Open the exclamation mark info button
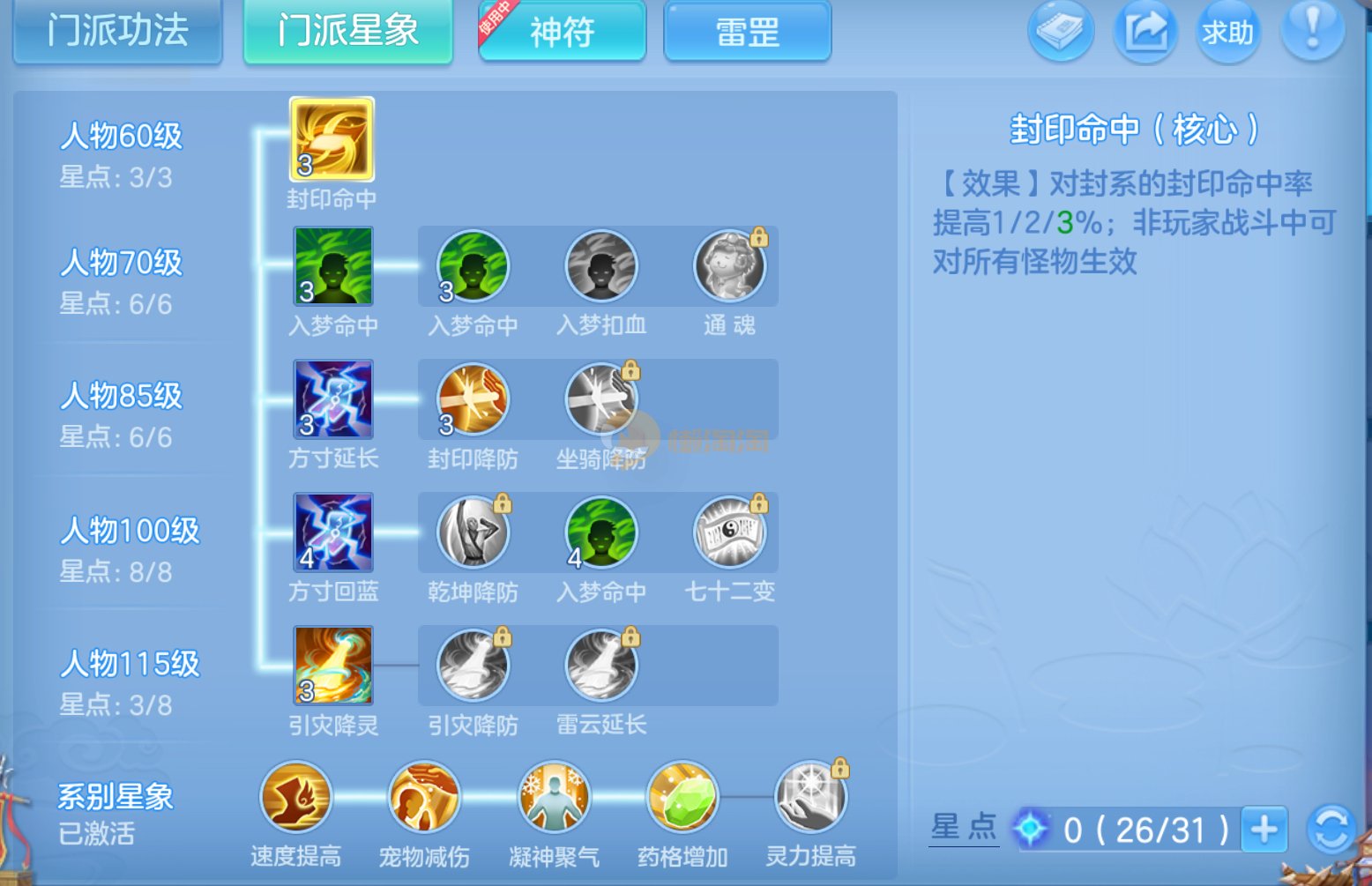Screen dimensions: 1372x886 coord(1312,31)
